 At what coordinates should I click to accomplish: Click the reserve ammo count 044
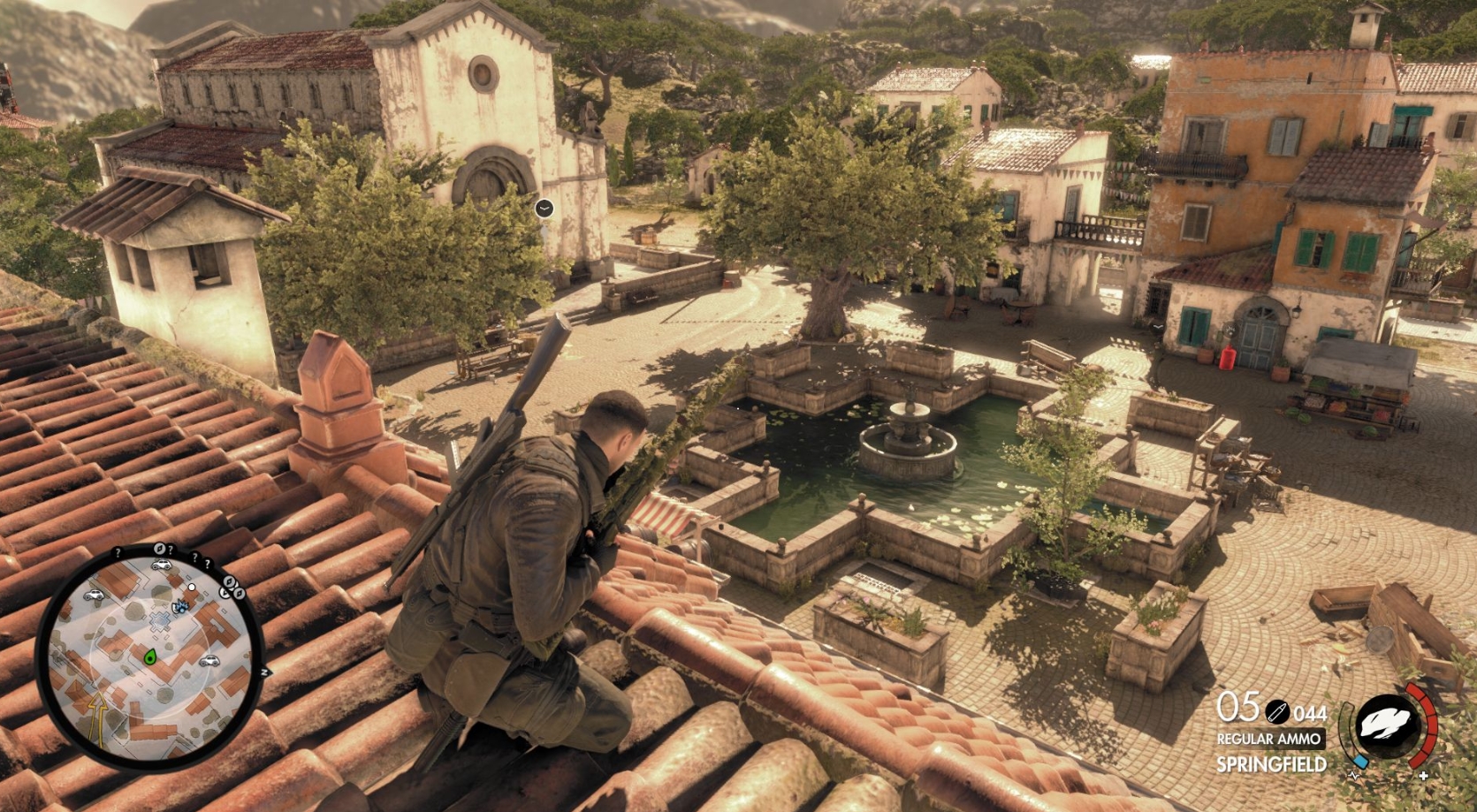[x=1311, y=715]
